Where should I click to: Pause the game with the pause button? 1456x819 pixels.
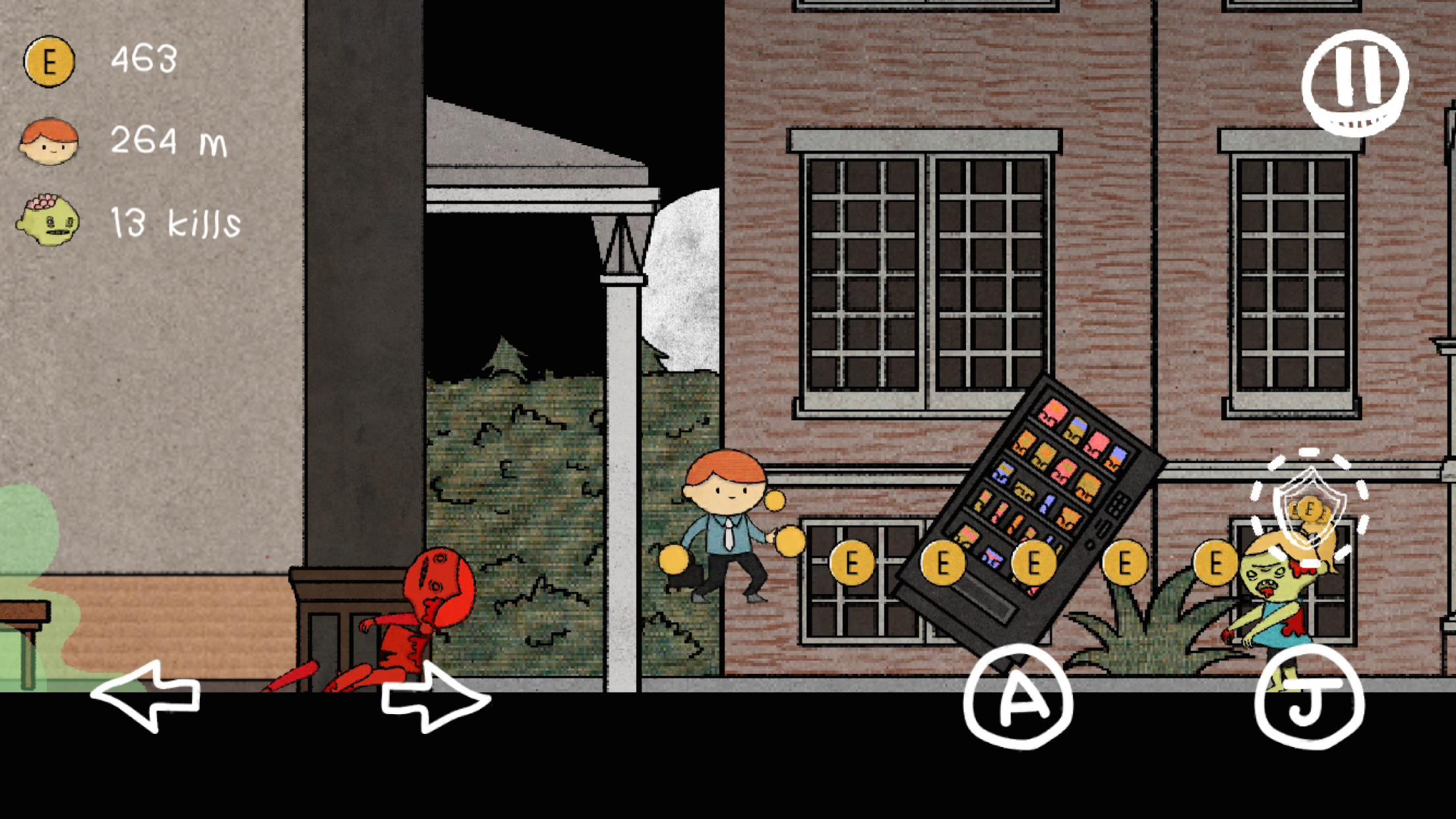coord(1355,82)
